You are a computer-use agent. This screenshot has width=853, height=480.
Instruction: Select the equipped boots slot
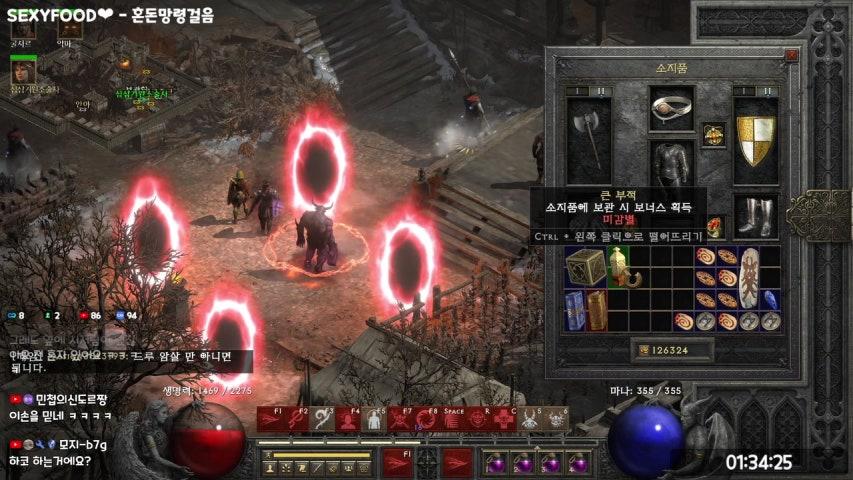[755, 214]
